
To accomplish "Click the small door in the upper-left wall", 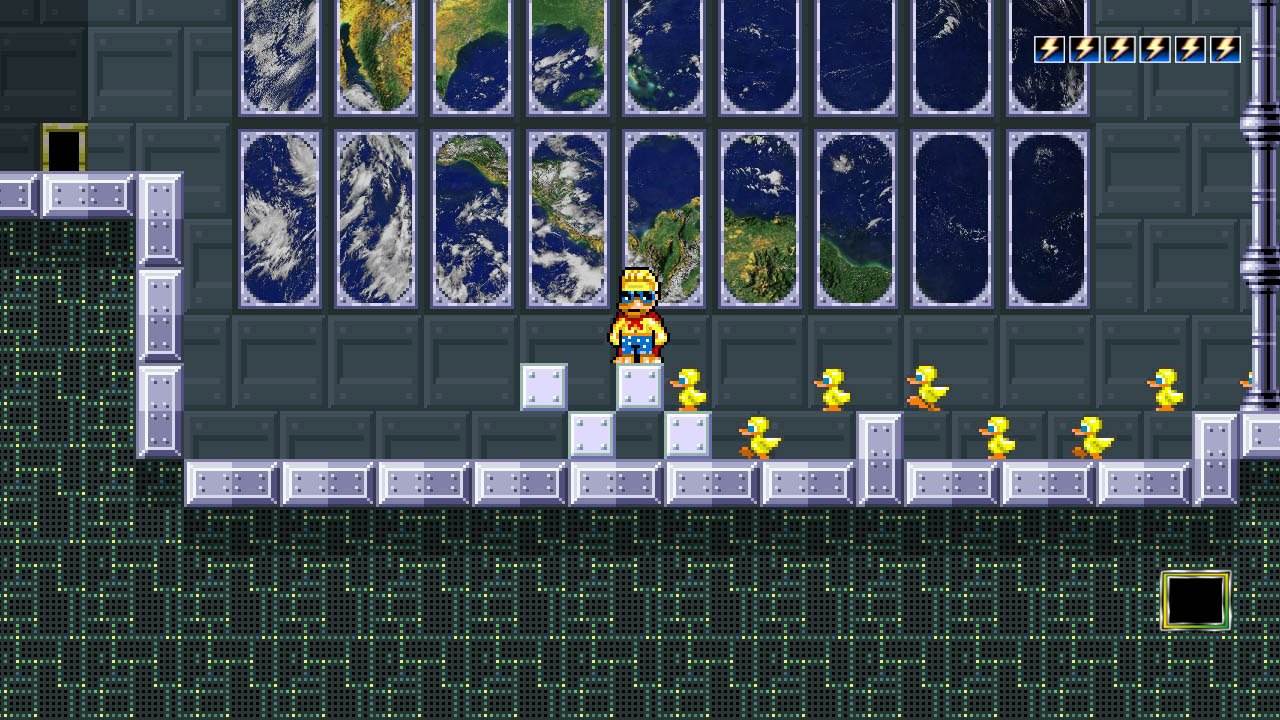I will point(62,148).
